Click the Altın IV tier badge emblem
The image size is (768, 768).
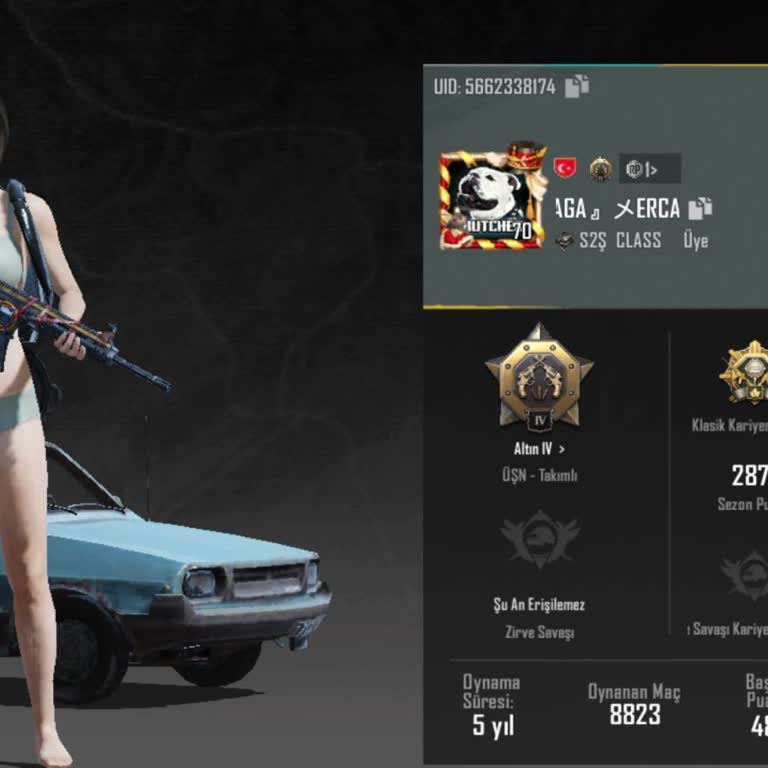click(x=539, y=377)
